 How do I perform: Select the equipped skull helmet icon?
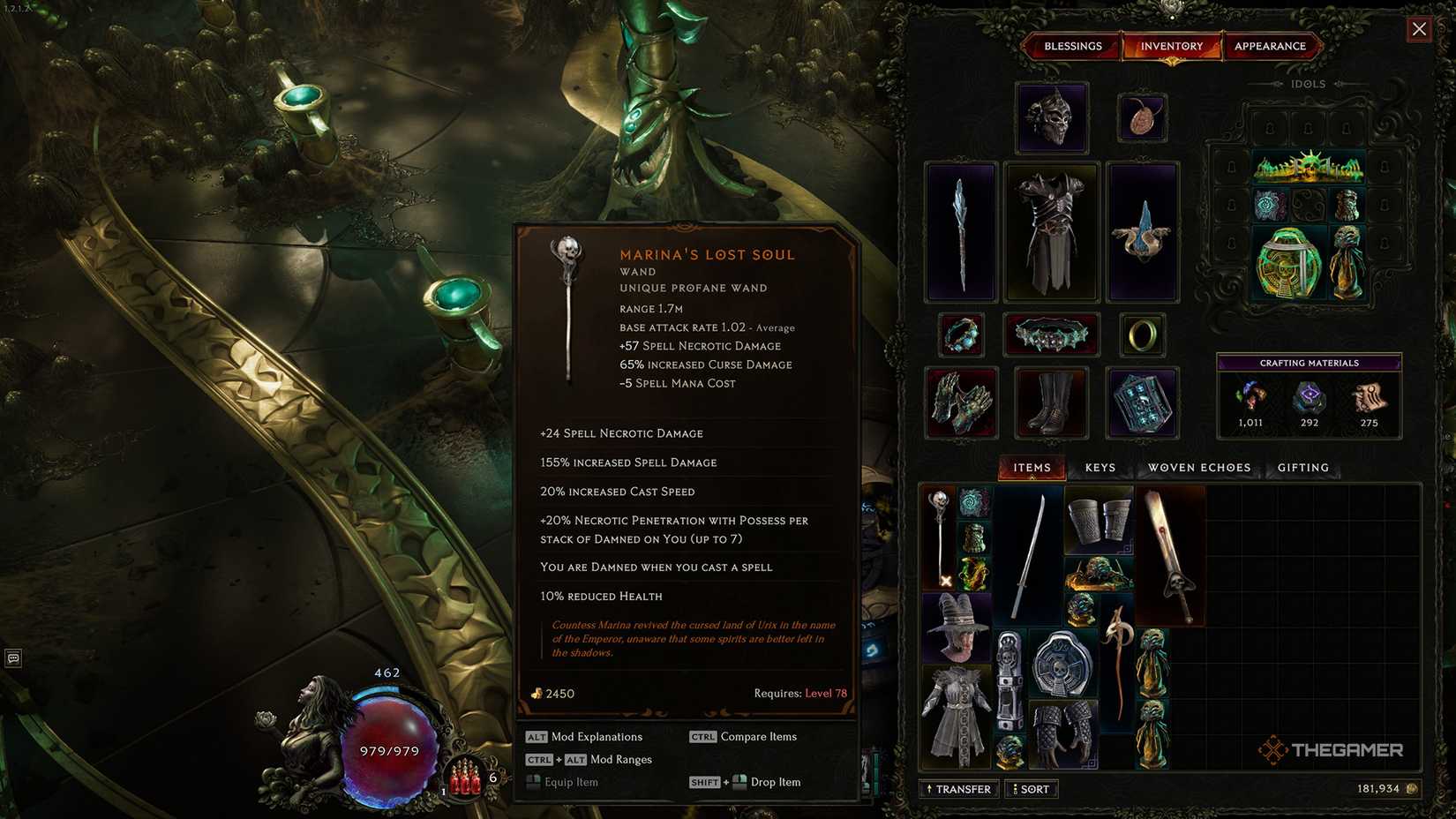point(1051,117)
